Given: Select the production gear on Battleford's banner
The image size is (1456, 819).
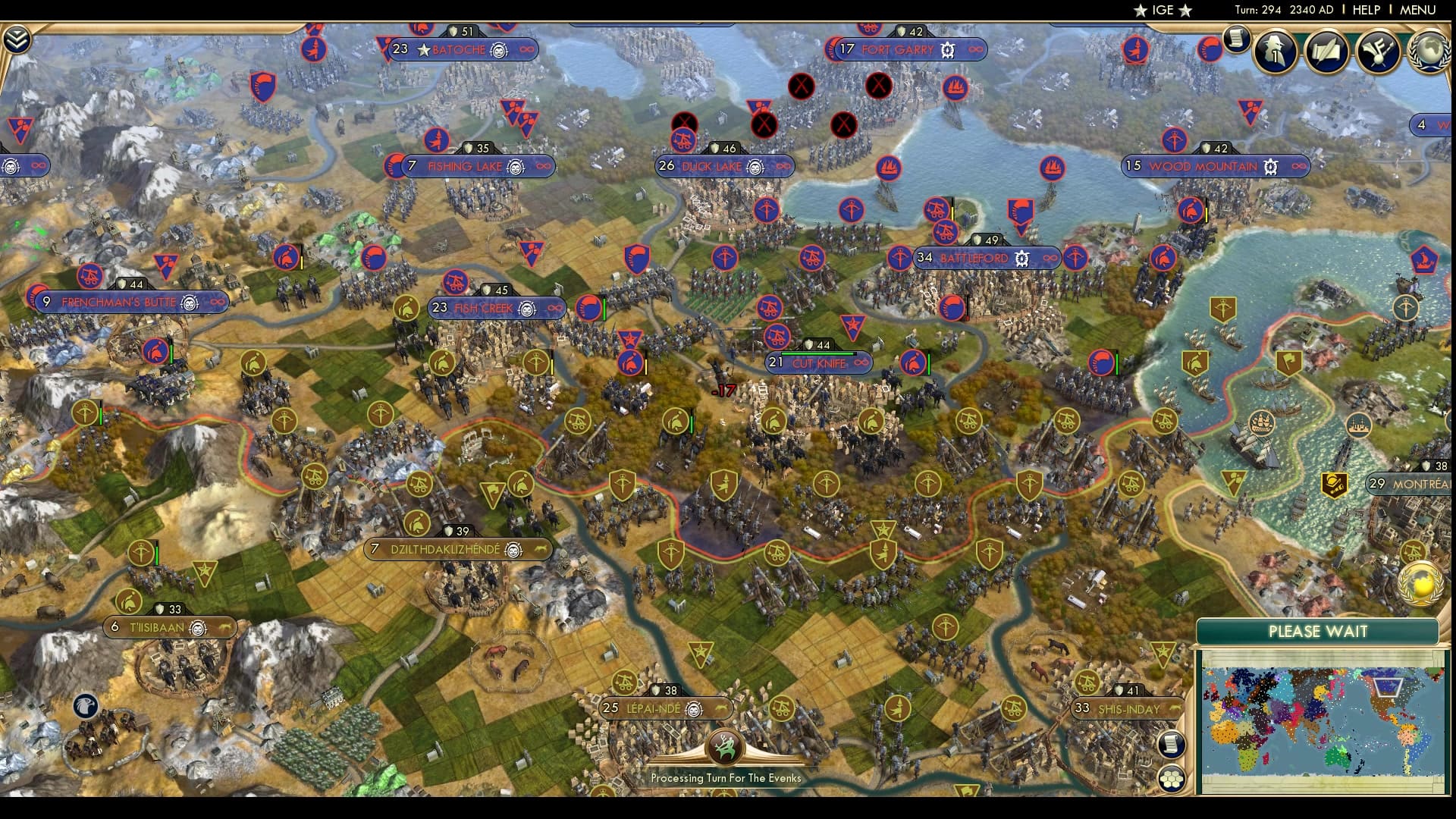Looking at the screenshot, I should 1021,259.
